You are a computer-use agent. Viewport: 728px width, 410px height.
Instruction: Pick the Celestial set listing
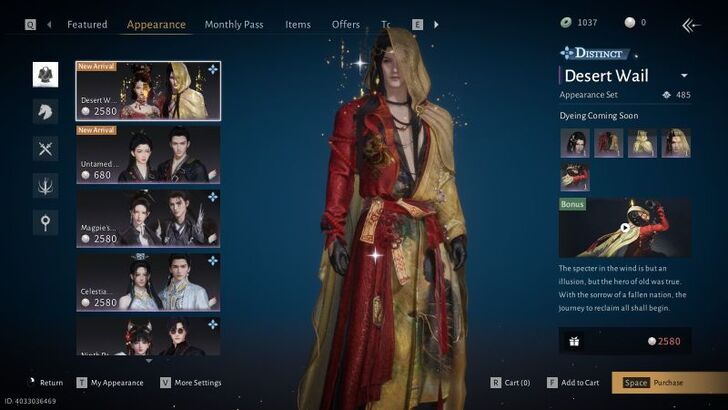point(148,282)
